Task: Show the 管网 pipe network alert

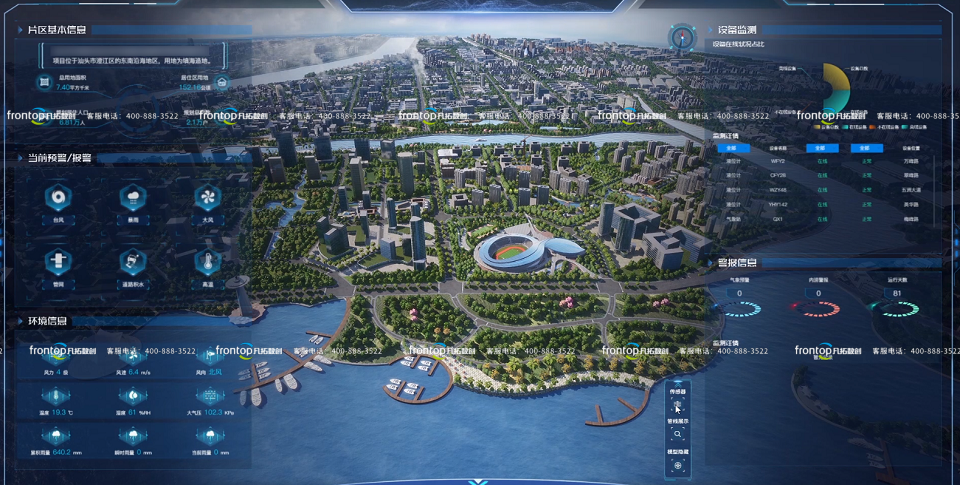Action: click(x=58, y=261)
